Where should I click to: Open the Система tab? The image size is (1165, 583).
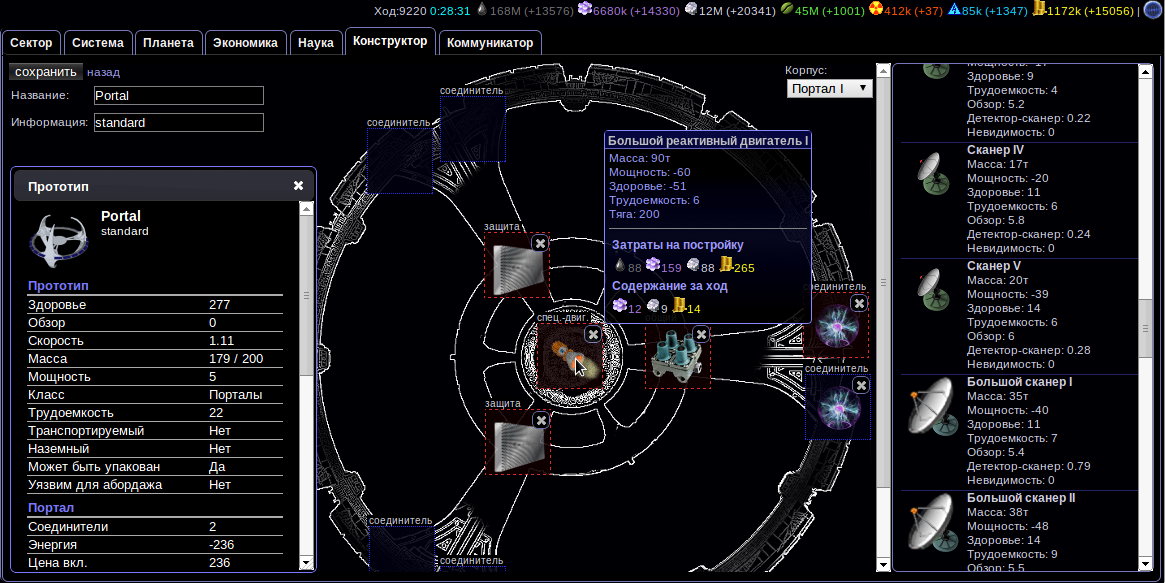(98, 43)
